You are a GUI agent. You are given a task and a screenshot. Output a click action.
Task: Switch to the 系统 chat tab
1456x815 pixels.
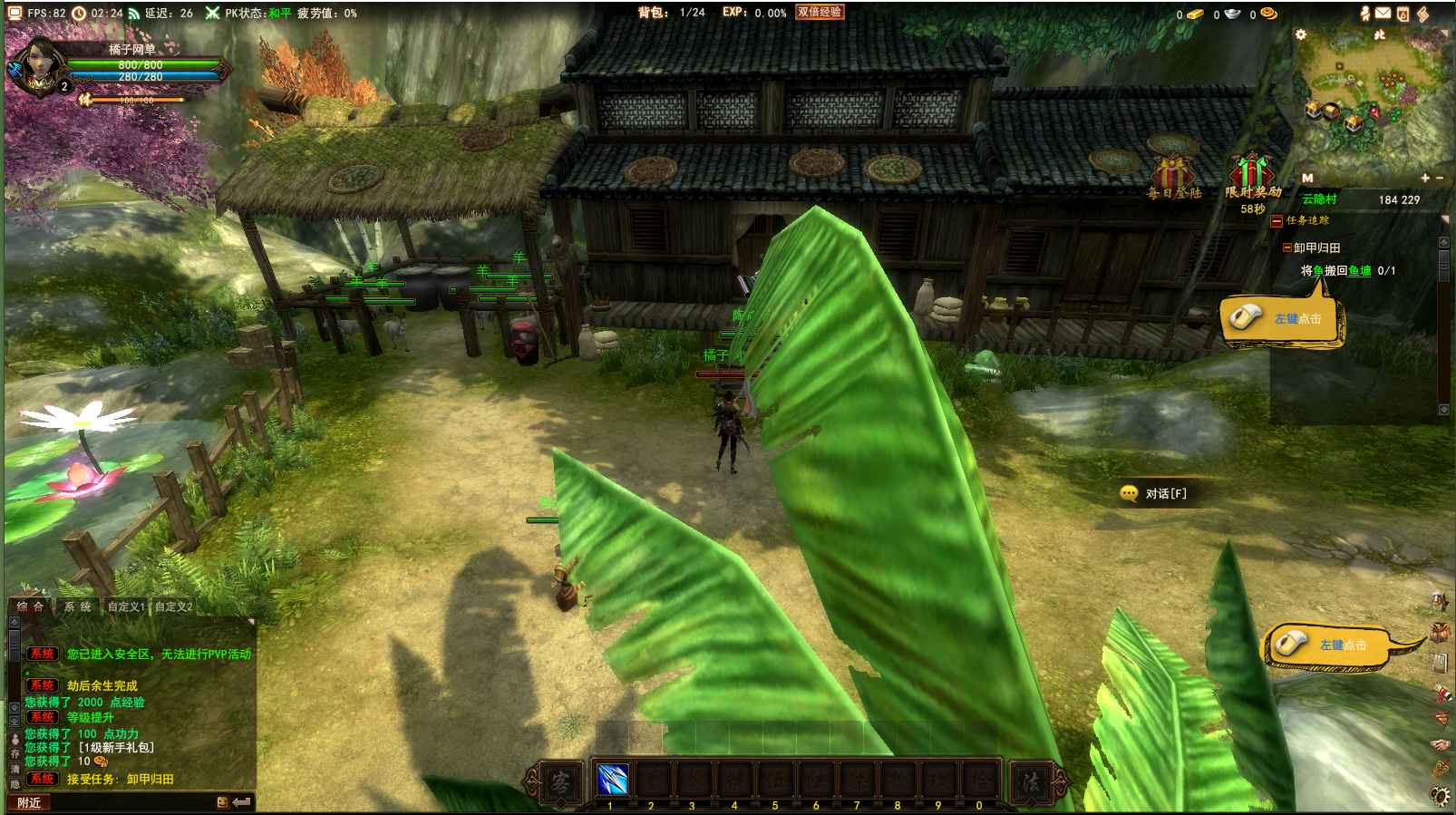pos(77,606)
